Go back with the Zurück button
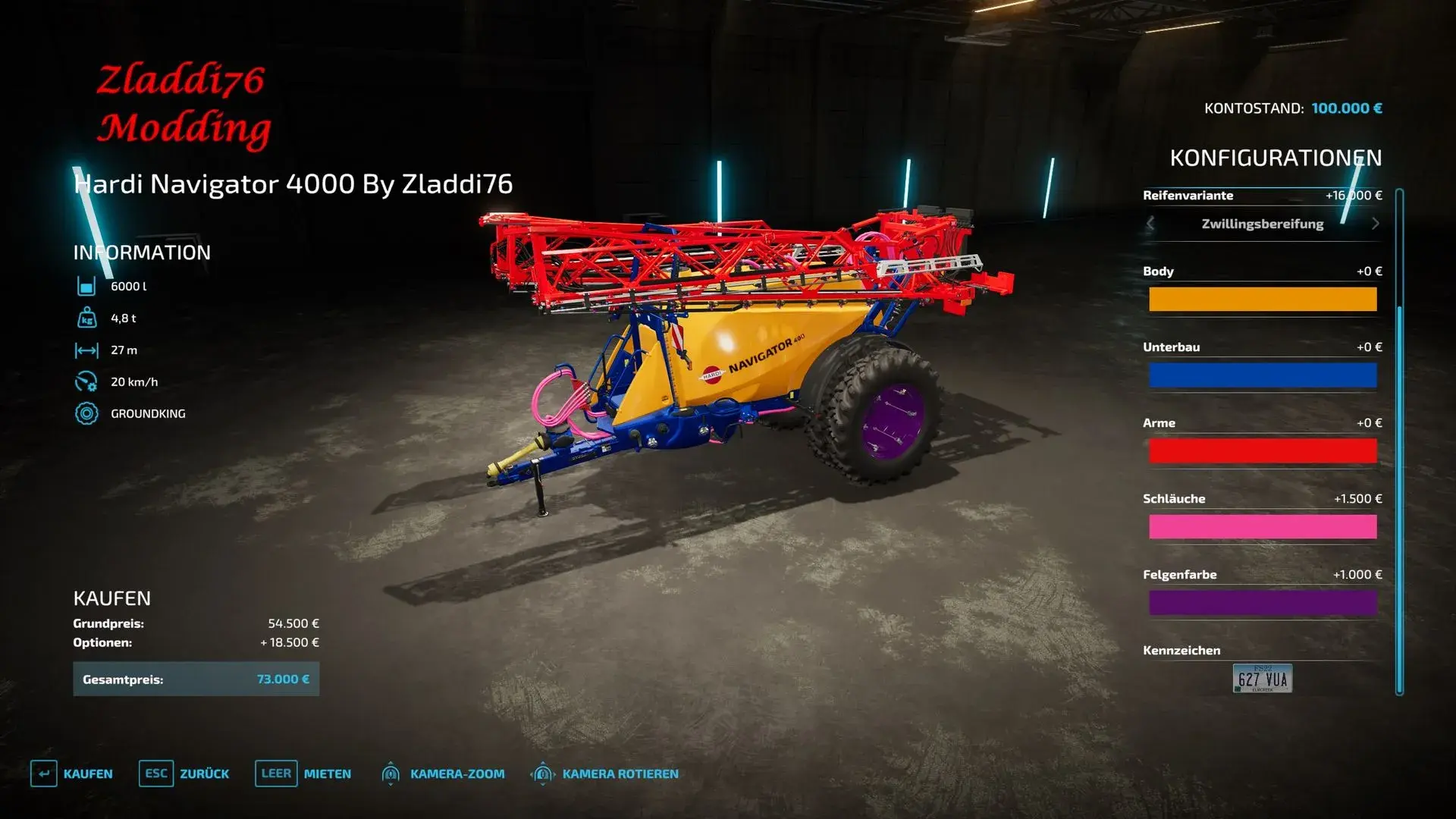 point(184,773)
